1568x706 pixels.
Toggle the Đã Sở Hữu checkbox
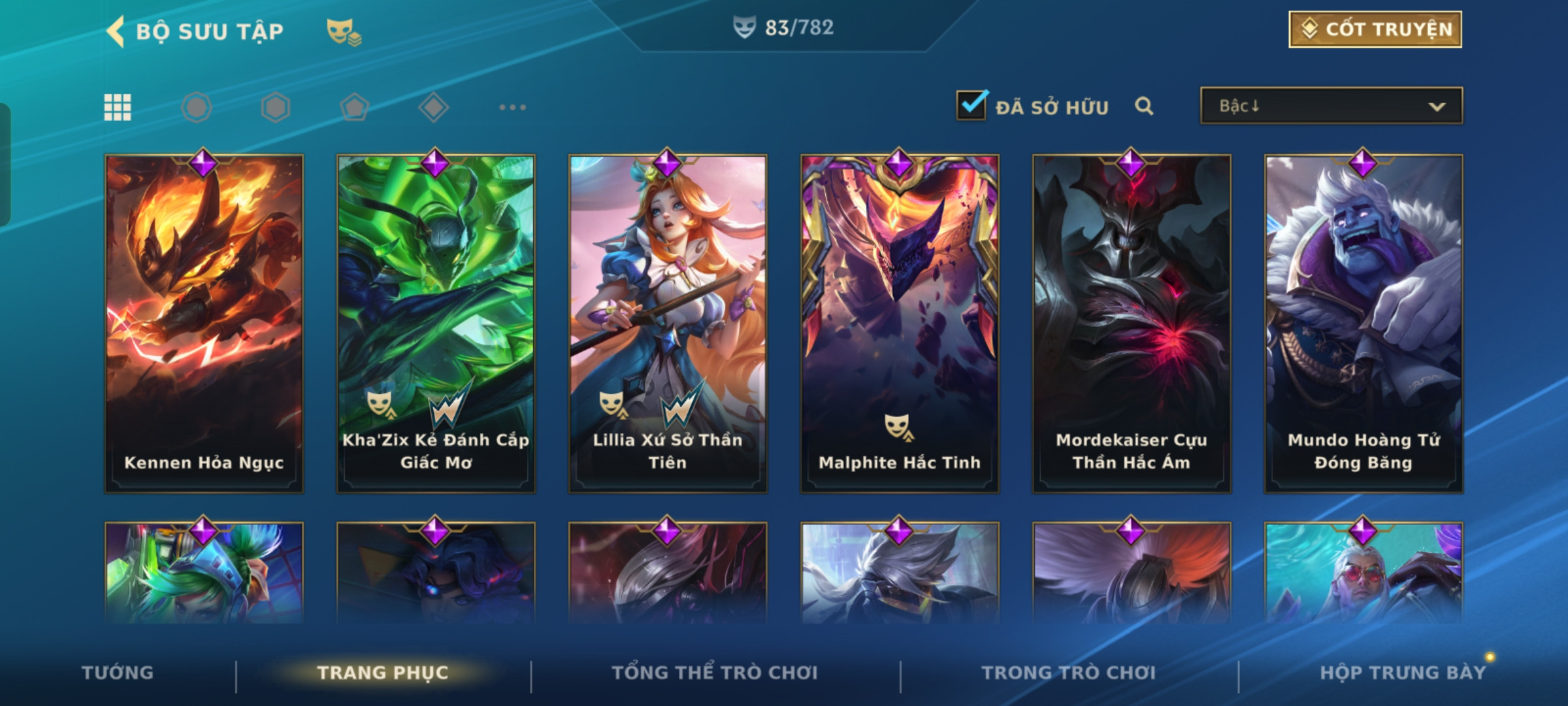972,106
